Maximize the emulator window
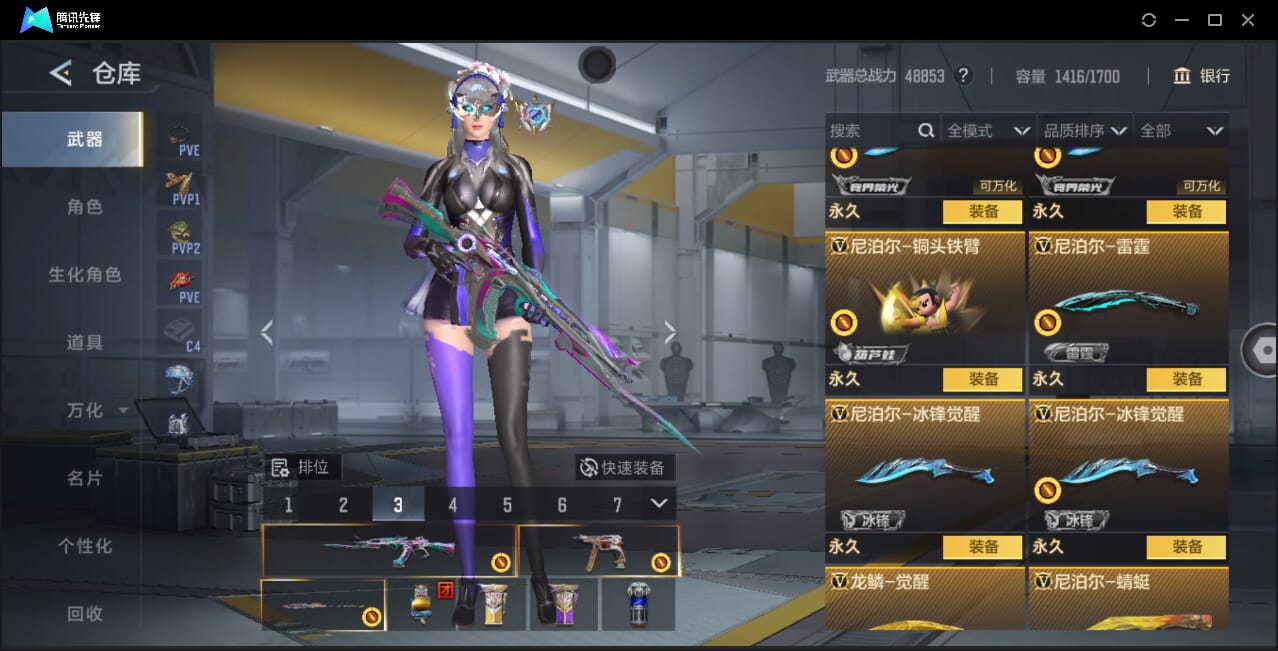This screenshot has width=1278, height=651. click(1215, 20)
